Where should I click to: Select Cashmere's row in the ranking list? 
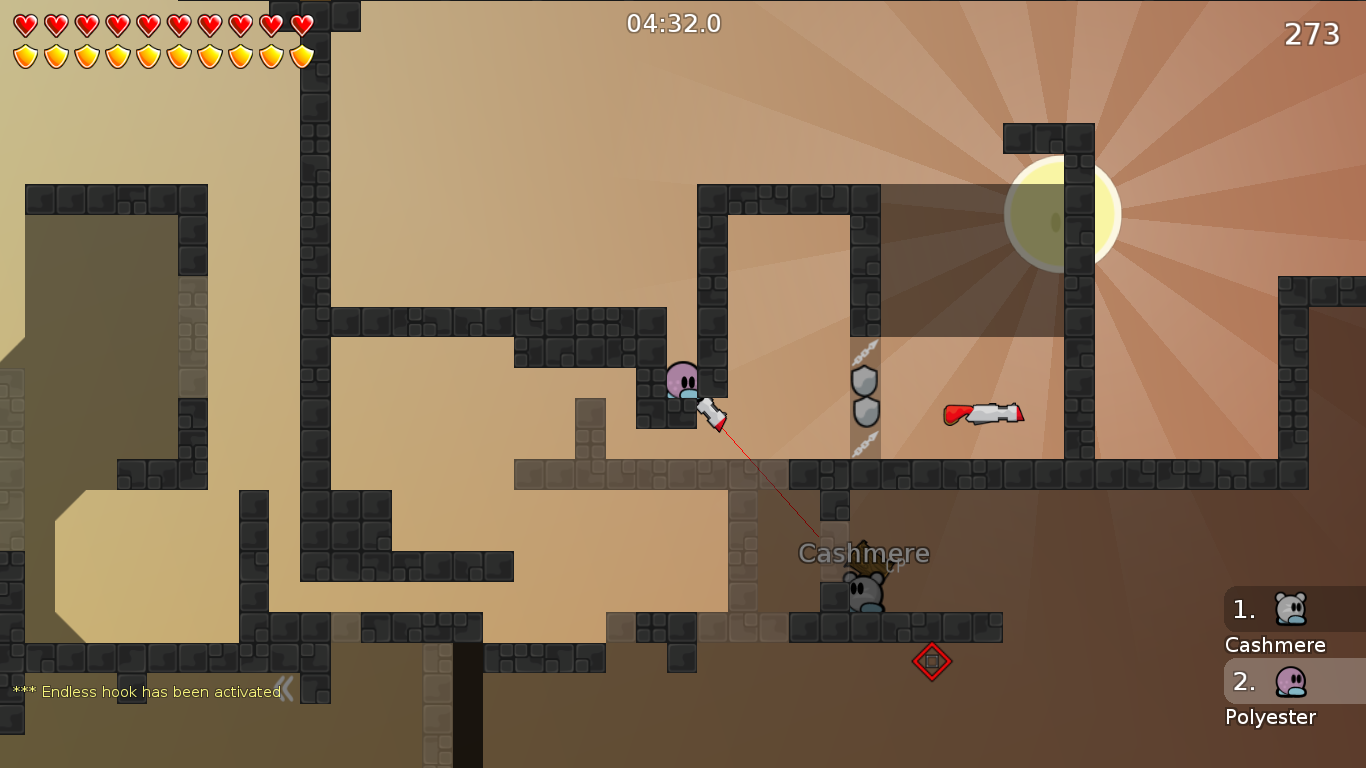pyautogui.click(x=1293, y=610)
